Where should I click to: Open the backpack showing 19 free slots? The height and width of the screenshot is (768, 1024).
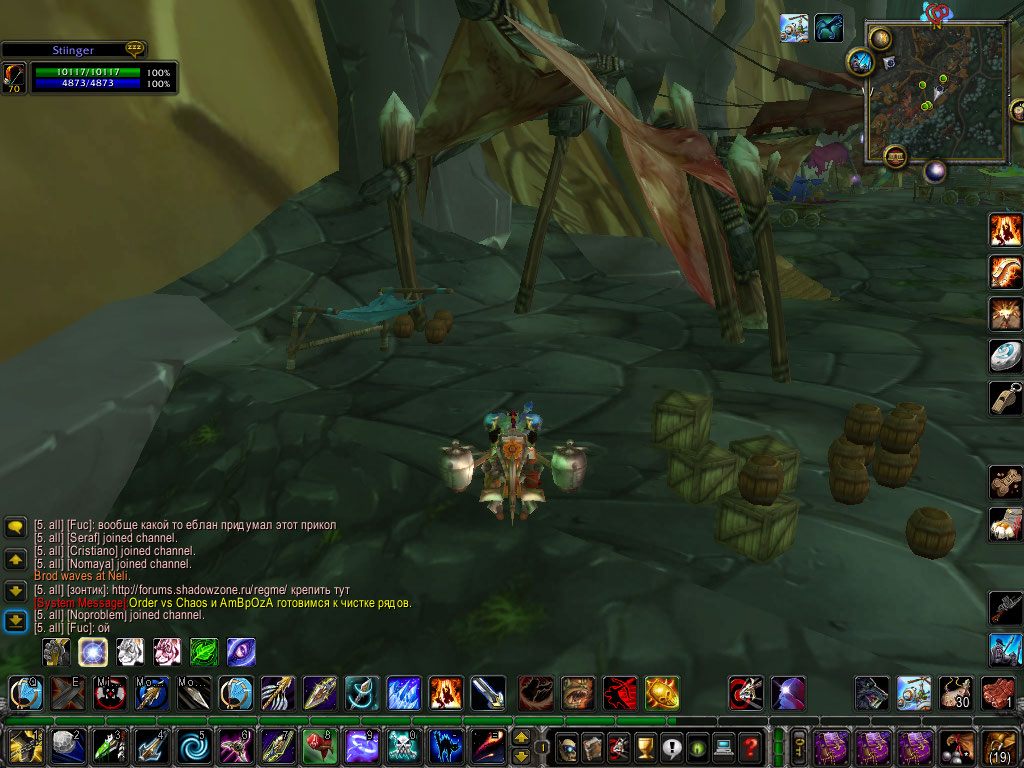point(999,747)
